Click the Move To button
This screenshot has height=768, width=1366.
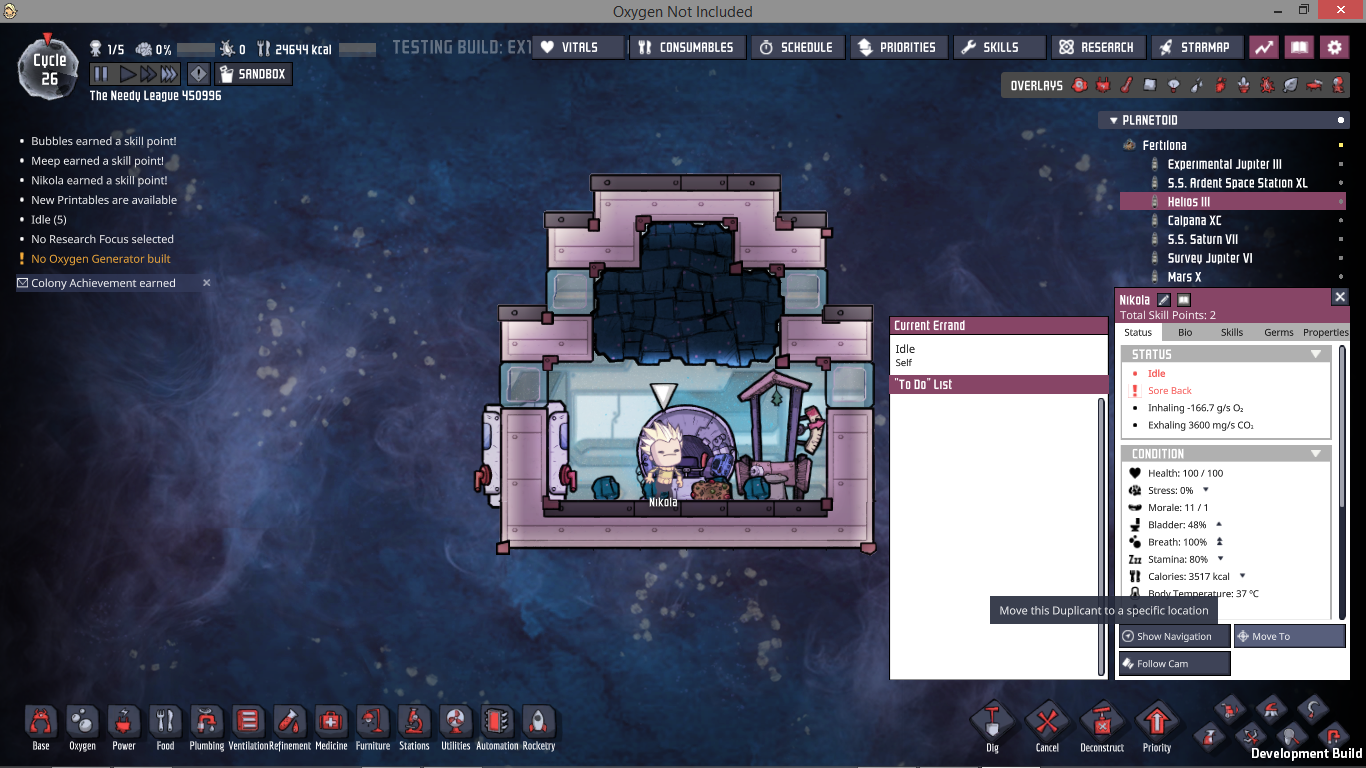coord(1289,636)
